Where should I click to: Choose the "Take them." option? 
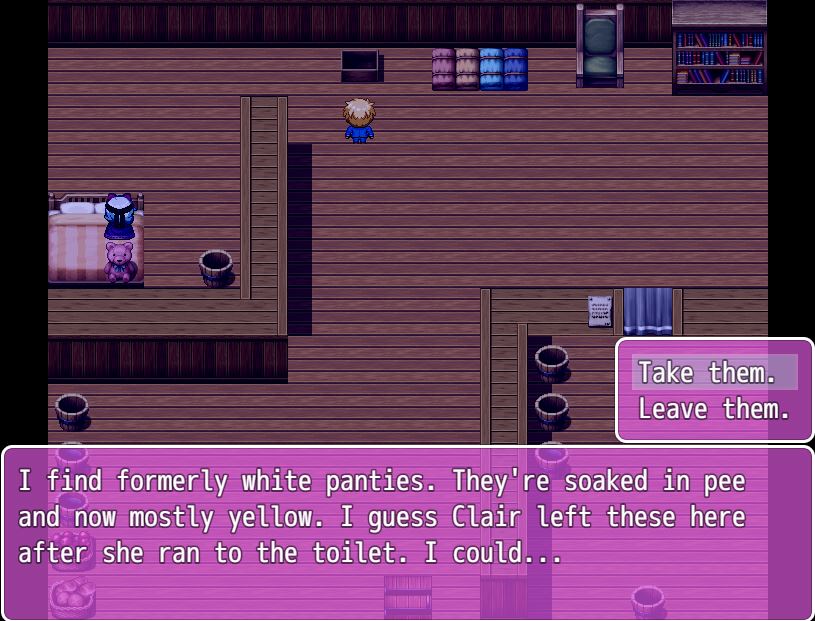[708, 373]
